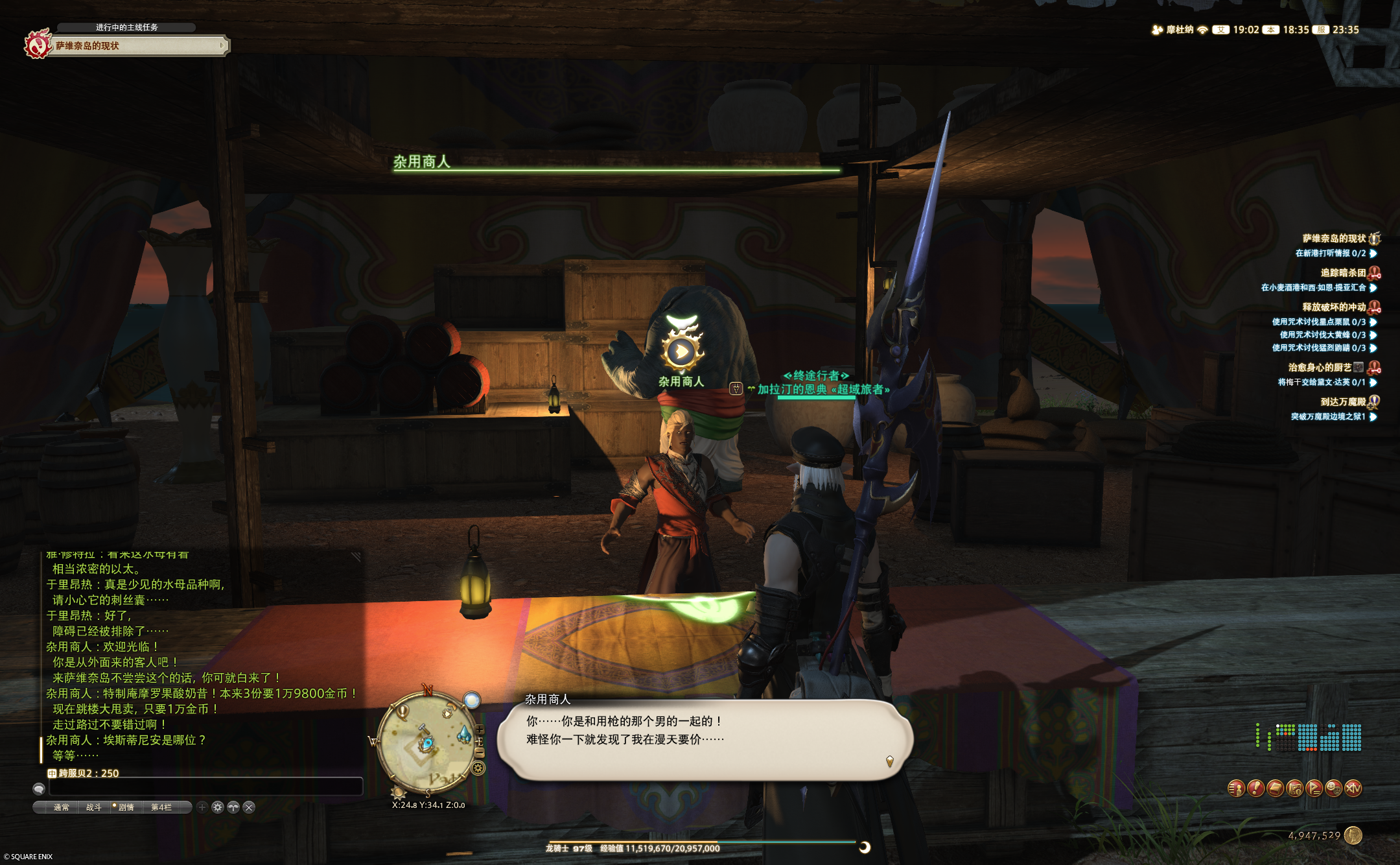Open the social smiley faces menu
Viewport: 1400px width, 865px height.
(1334, 788)
